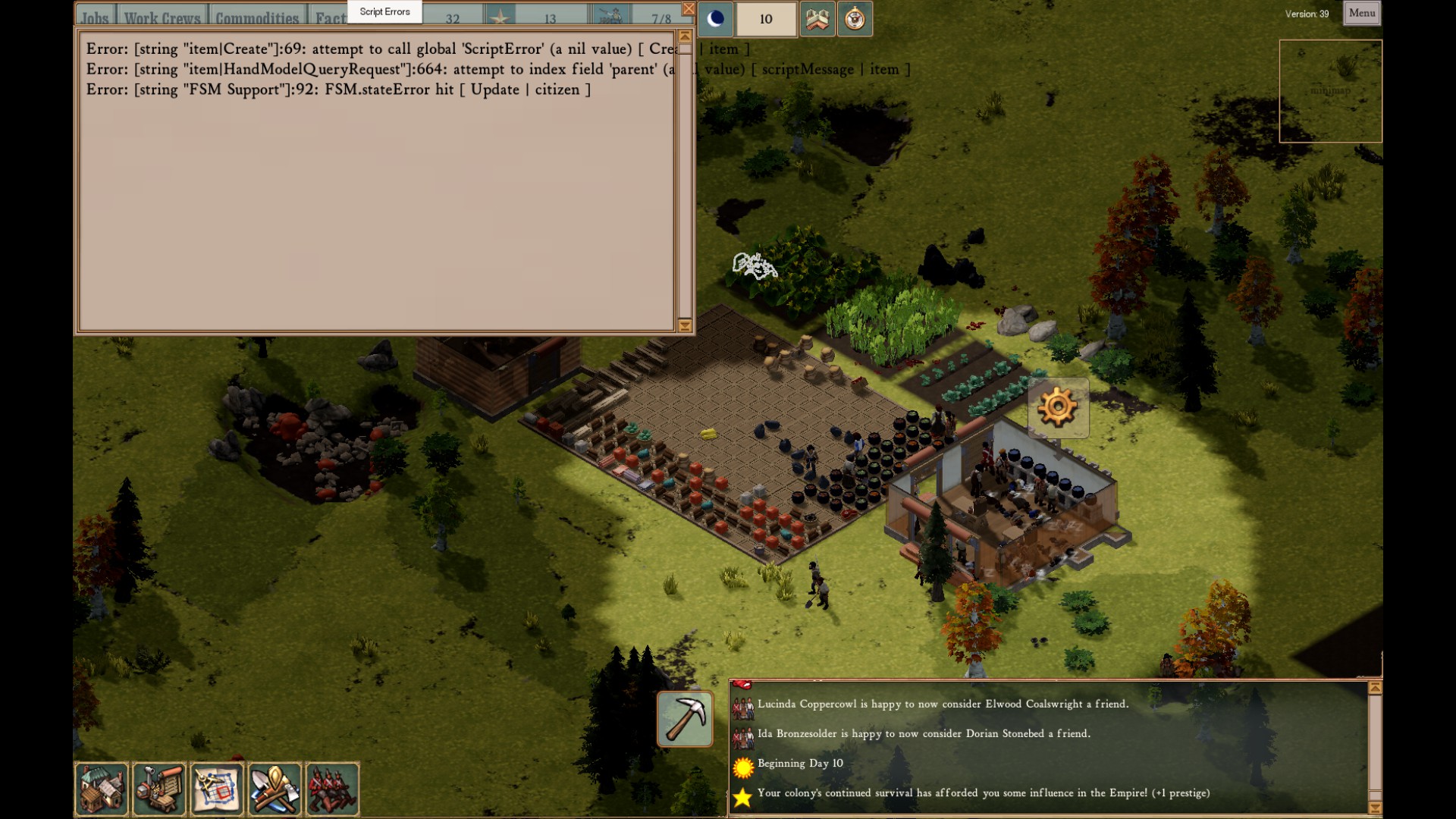Click the crescent moon night indicator
Image resolution: width=1456 pixels, height=819 pixels.
tap(715, 19)
